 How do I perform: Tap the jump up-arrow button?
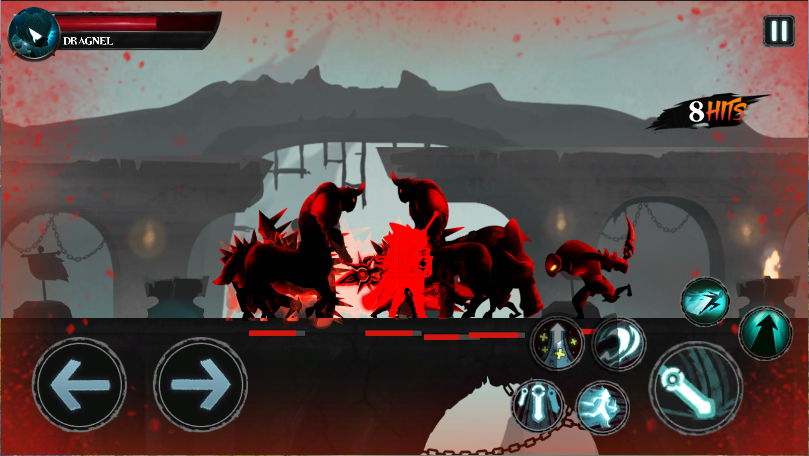click(x=765, y=333)
